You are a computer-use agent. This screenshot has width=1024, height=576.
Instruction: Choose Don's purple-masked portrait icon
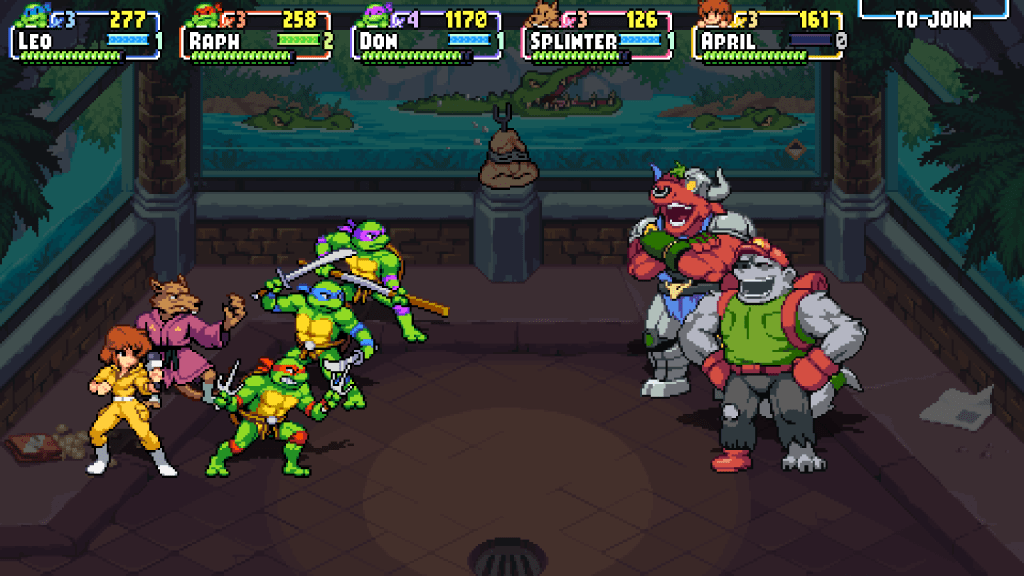pos(374,16)
